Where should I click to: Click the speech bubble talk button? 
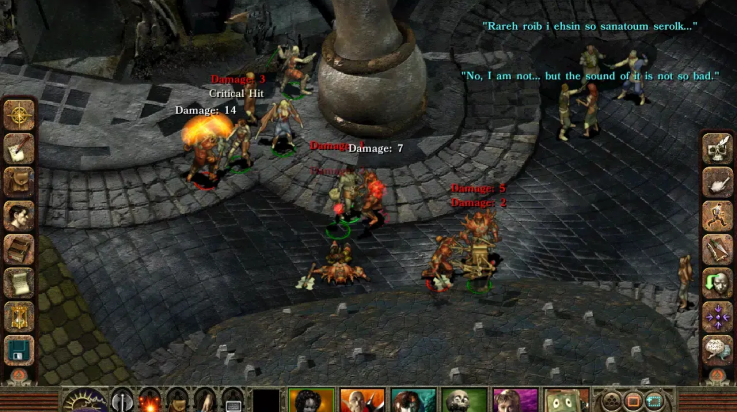(x=717, y=350)
